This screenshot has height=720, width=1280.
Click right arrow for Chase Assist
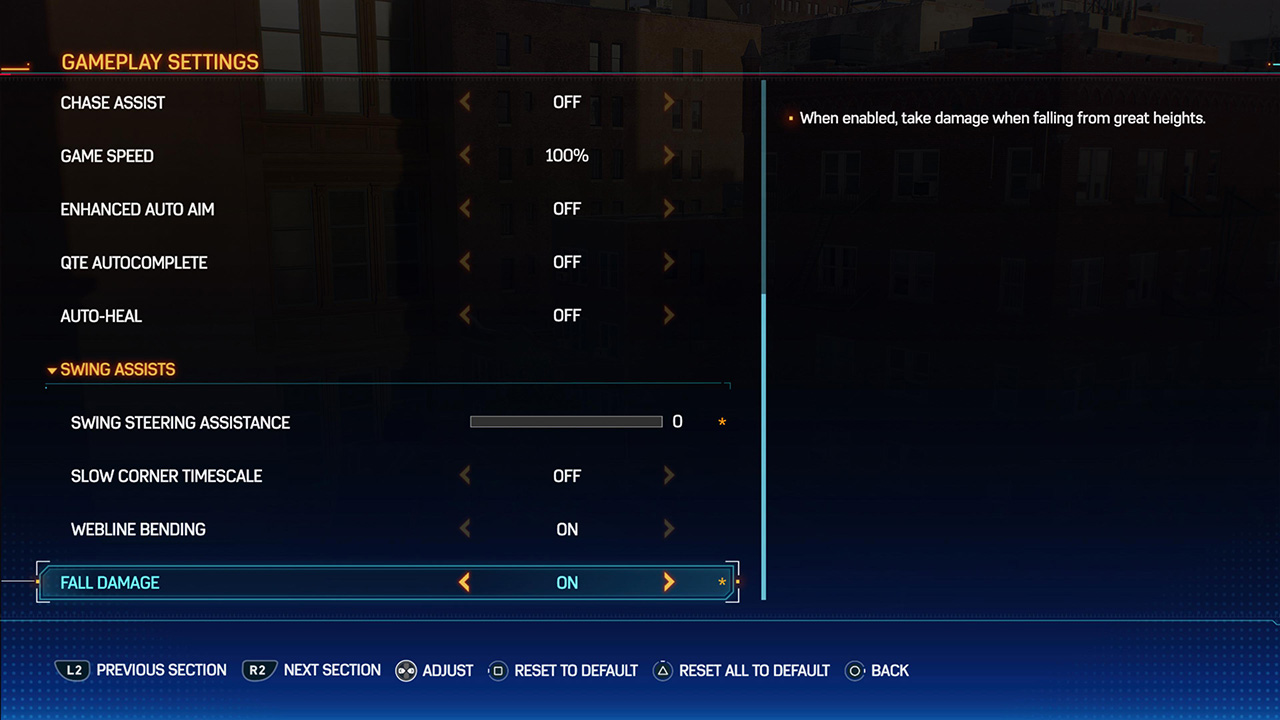(x=669, y=102)
